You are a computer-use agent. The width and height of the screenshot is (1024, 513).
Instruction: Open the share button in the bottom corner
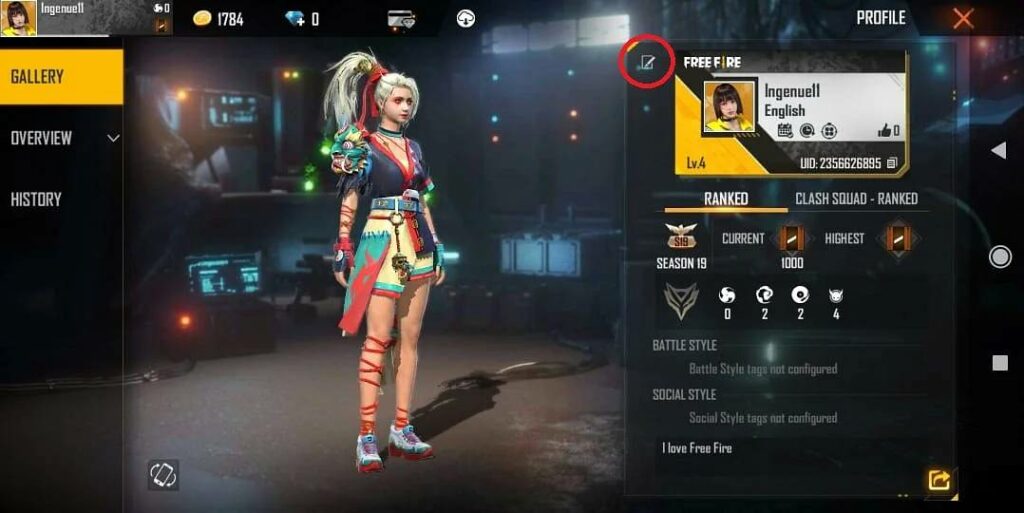tap(939, 480)
